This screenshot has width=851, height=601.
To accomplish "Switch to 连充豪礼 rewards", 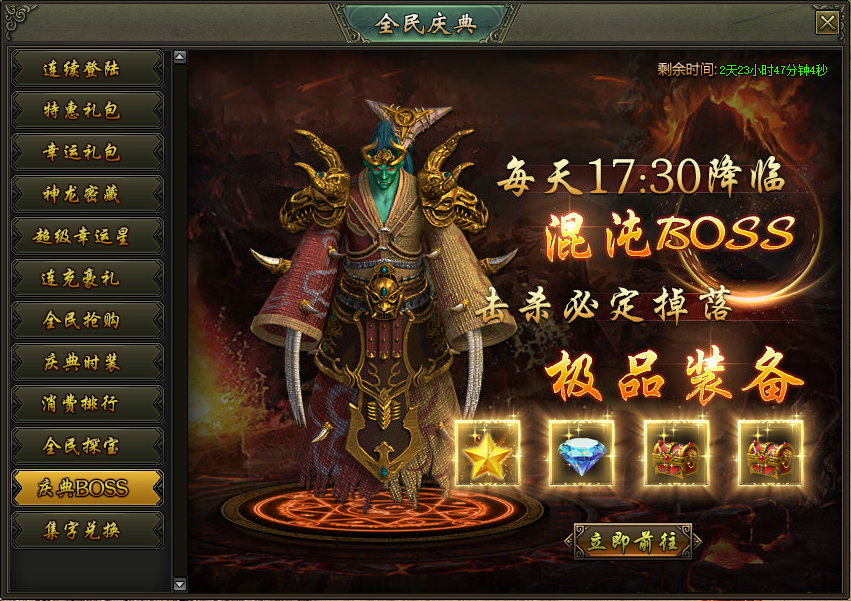I will (86, 279).
